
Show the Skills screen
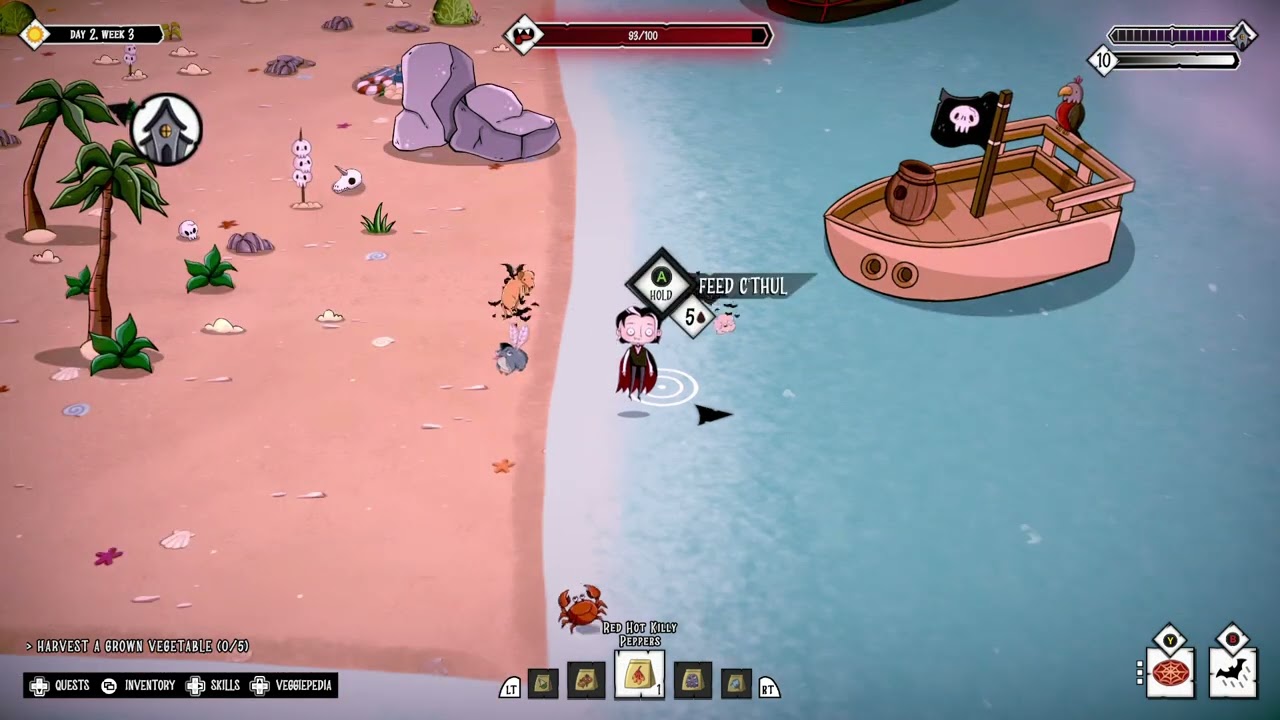[x=213, y=686]
